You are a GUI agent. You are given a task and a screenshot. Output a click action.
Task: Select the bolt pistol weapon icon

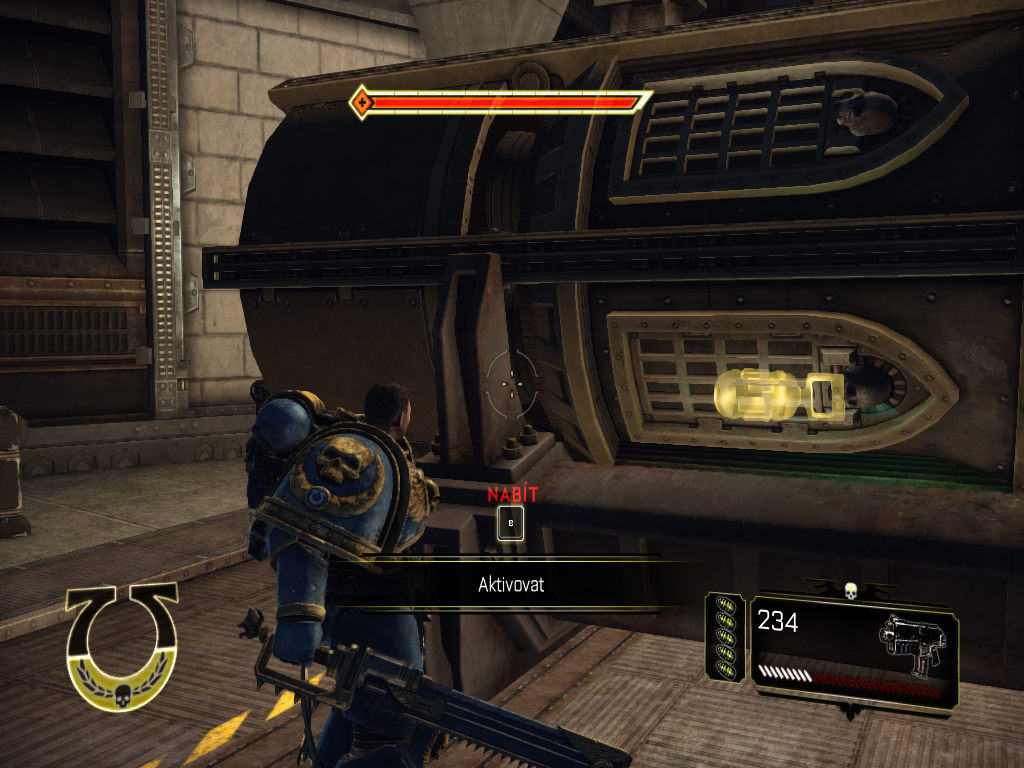[x=910, y=643]
